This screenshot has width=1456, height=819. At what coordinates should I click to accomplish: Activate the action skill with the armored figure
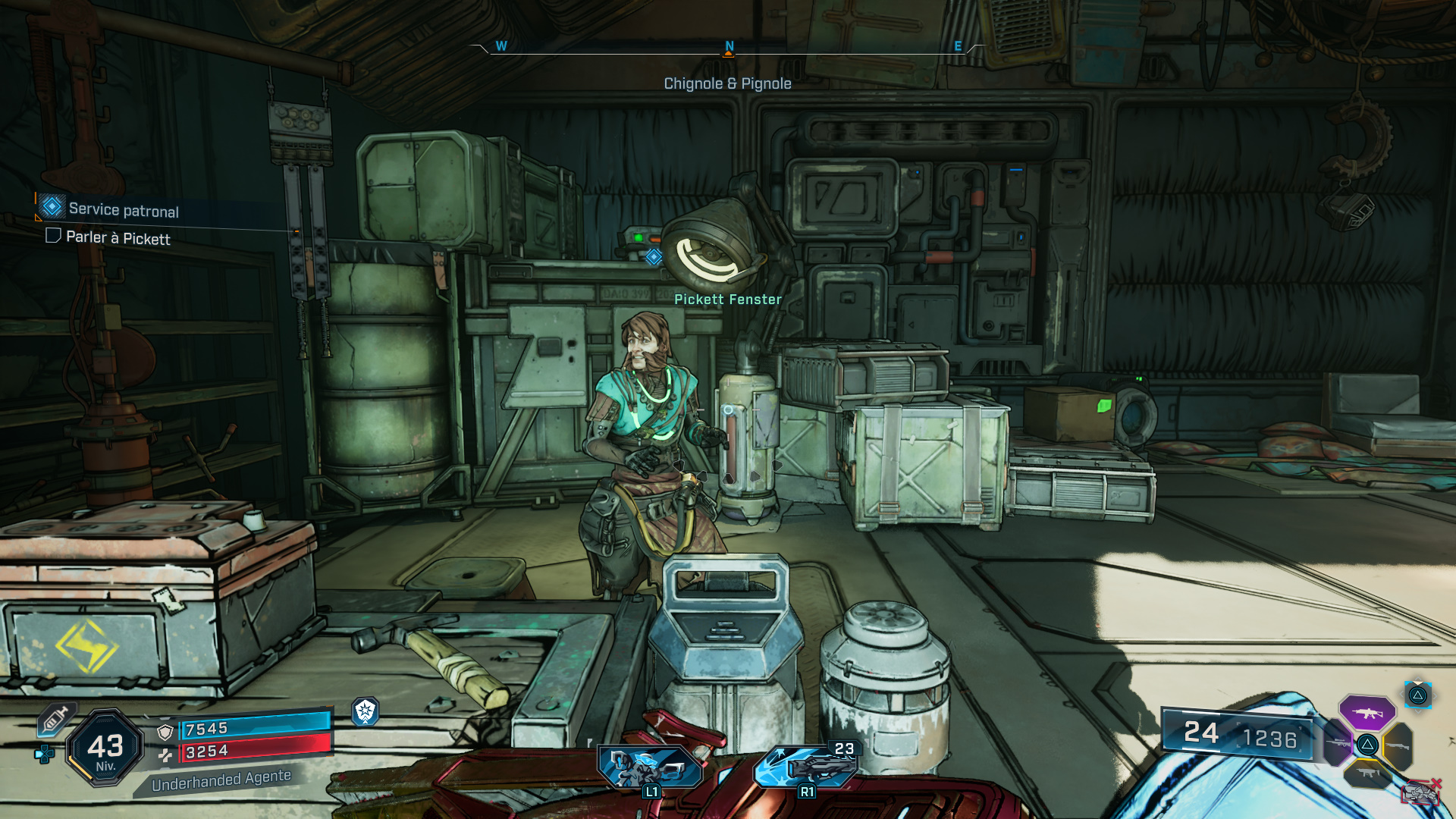650,767
